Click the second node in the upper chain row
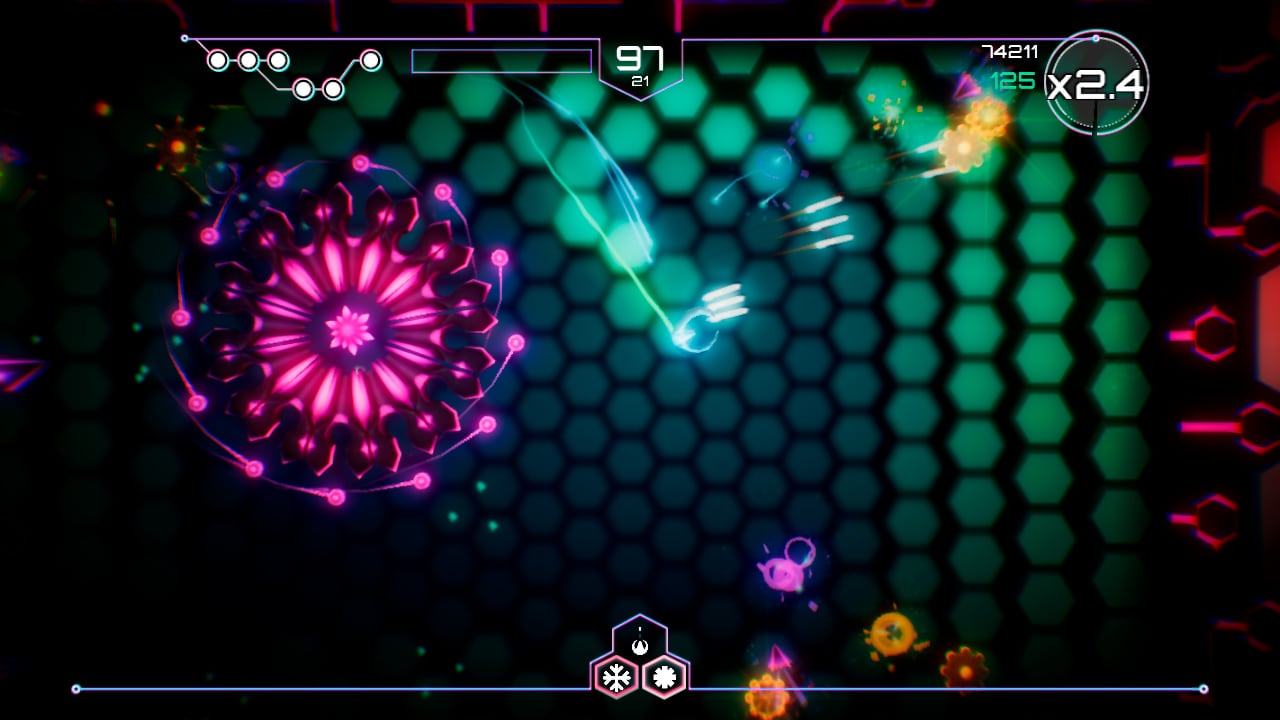 (249, 60)
